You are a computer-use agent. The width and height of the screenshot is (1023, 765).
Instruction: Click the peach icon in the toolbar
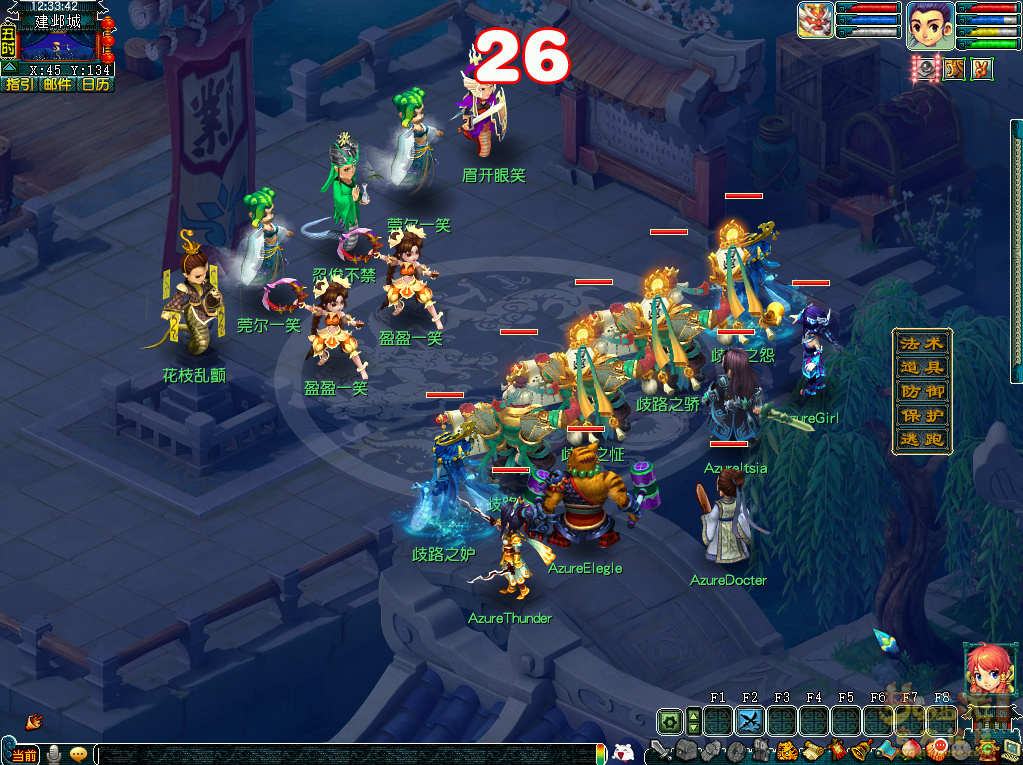point(911,750)
